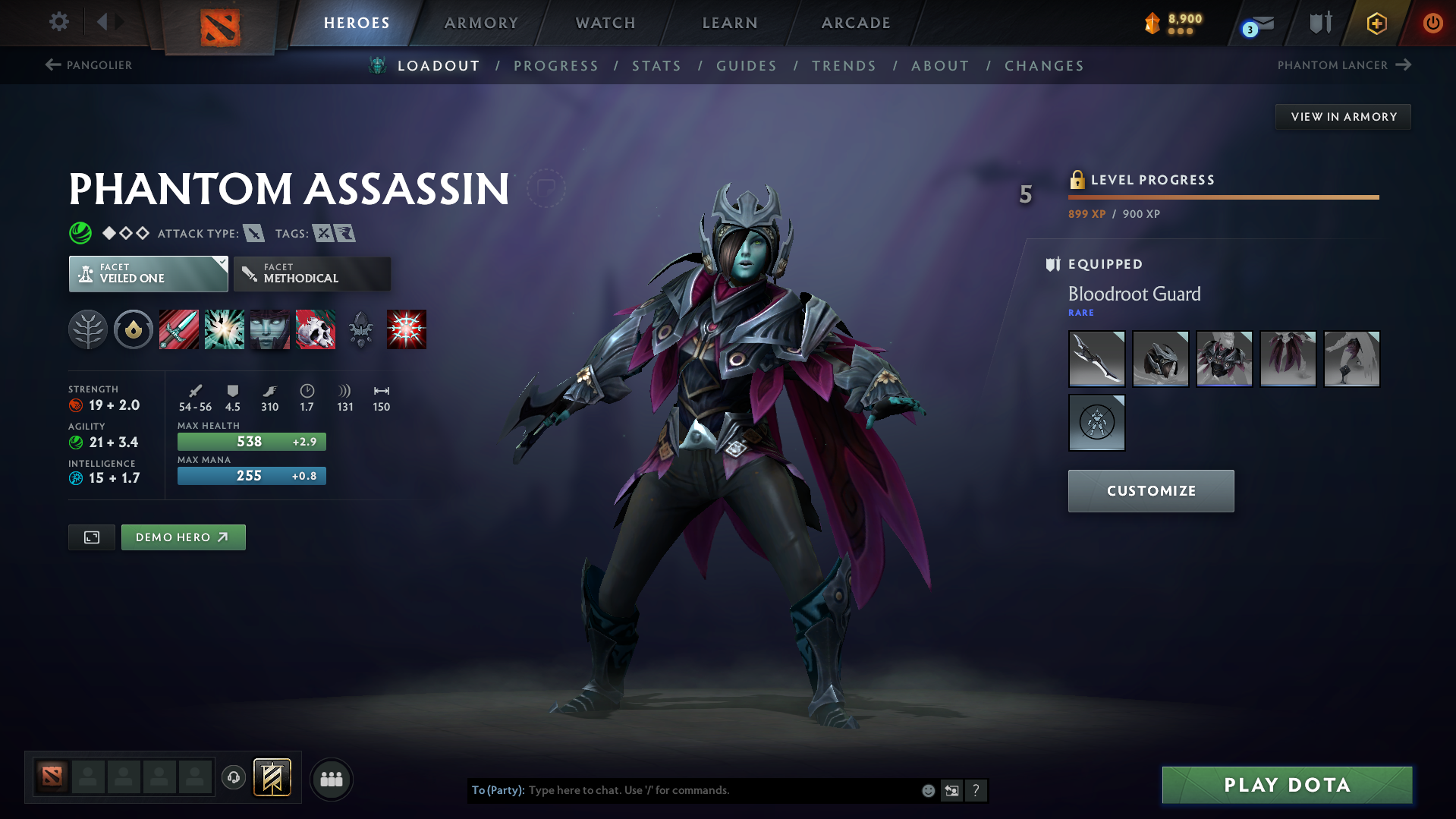1456x819 pixels.
Task: Expand the hero preview with the fullscreen icon
Action: (x=91, y=537)
